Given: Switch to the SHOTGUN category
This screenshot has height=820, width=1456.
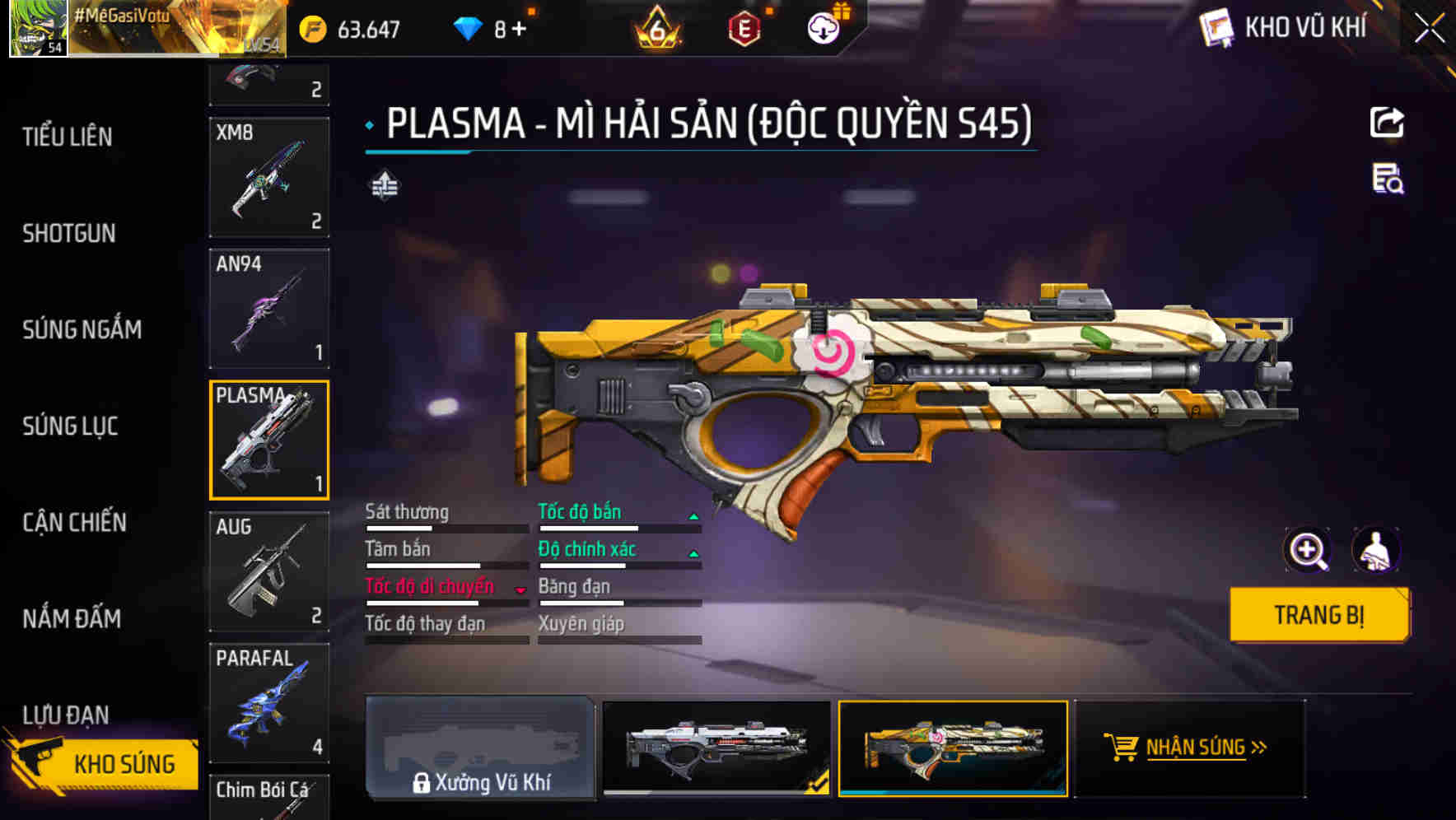Looking at the screenshot, I should pos(69,234).
